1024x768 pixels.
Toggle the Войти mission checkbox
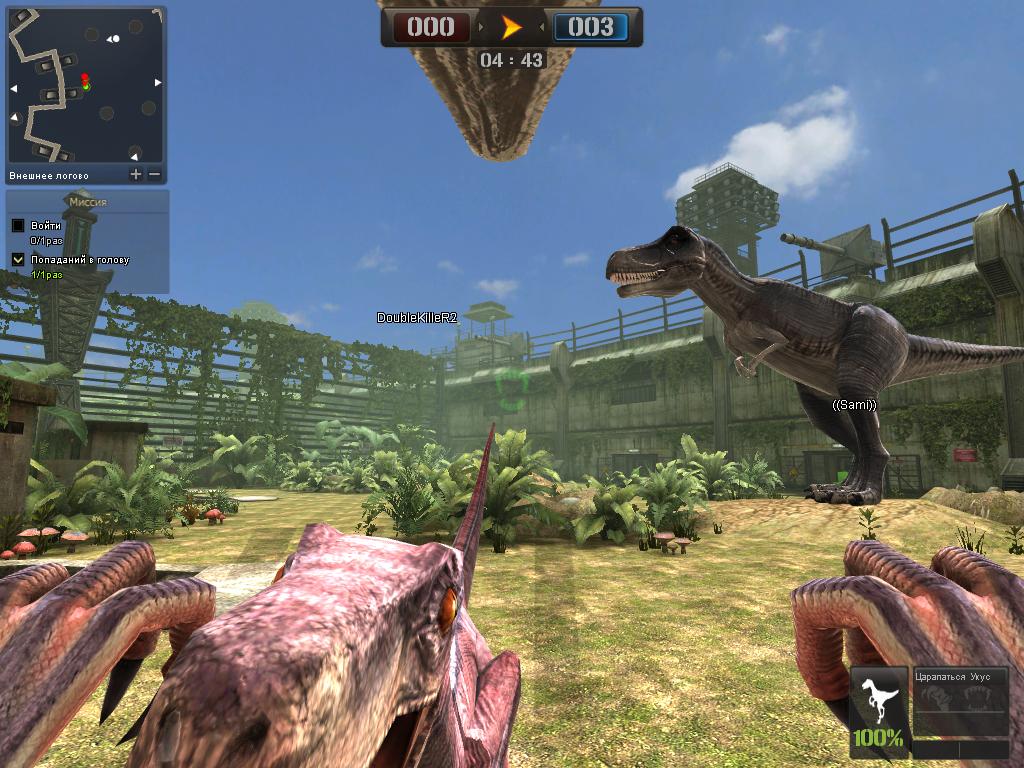pos(18,226)
